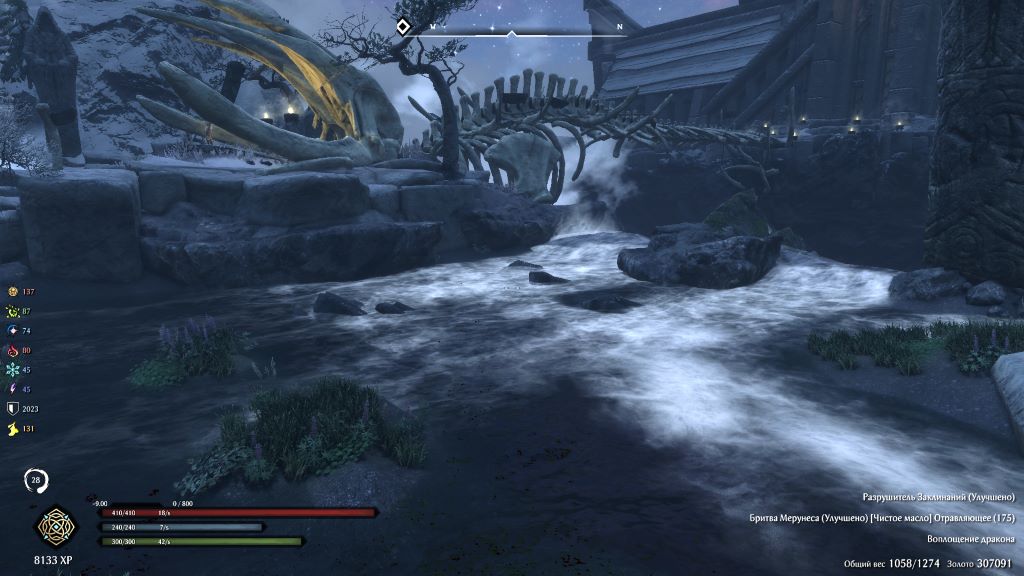Select the green poison resistance icon
1024x576 pixels.
click(13, 311)
